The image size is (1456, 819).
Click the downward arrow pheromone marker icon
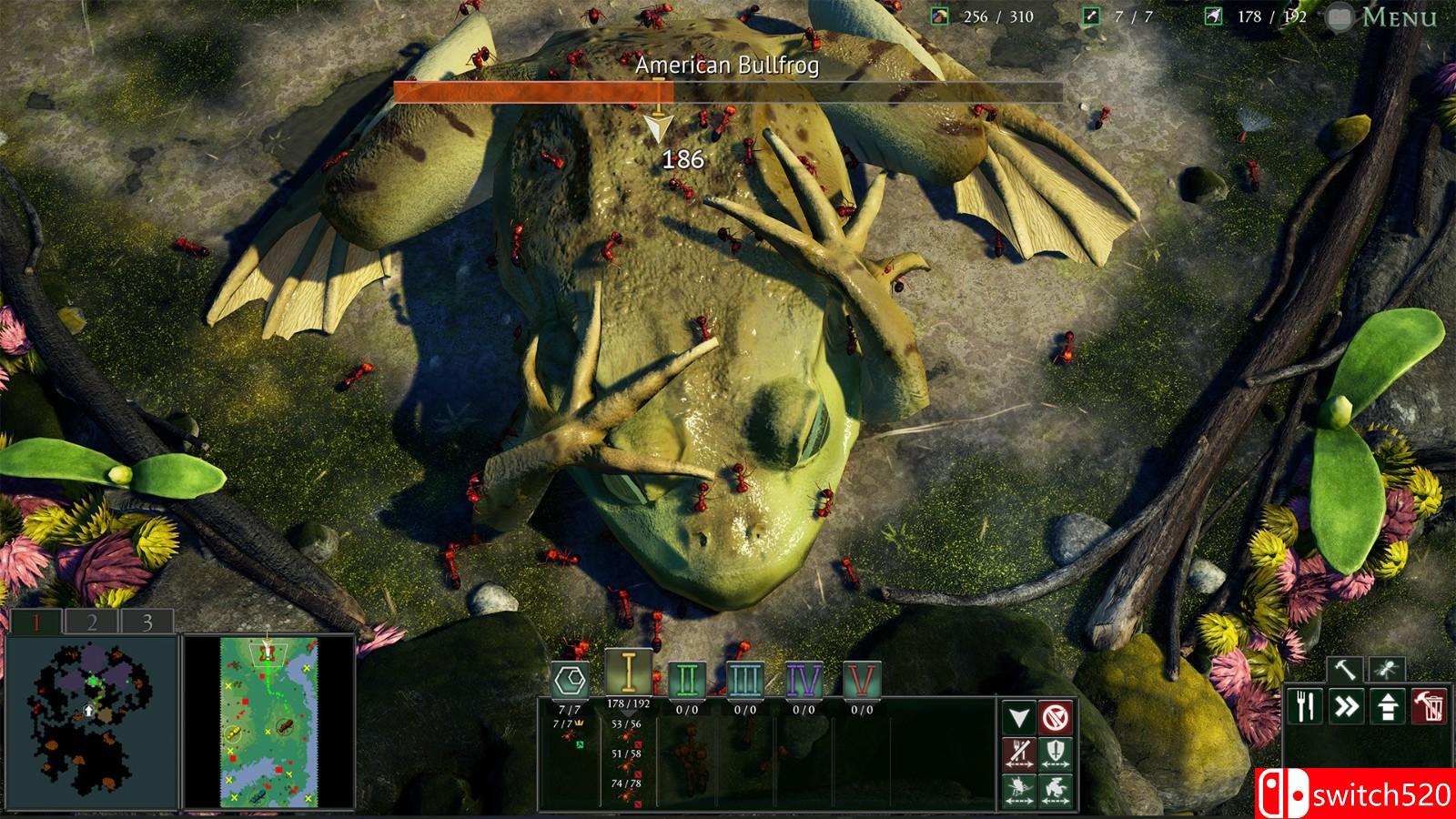[1019, 717]
